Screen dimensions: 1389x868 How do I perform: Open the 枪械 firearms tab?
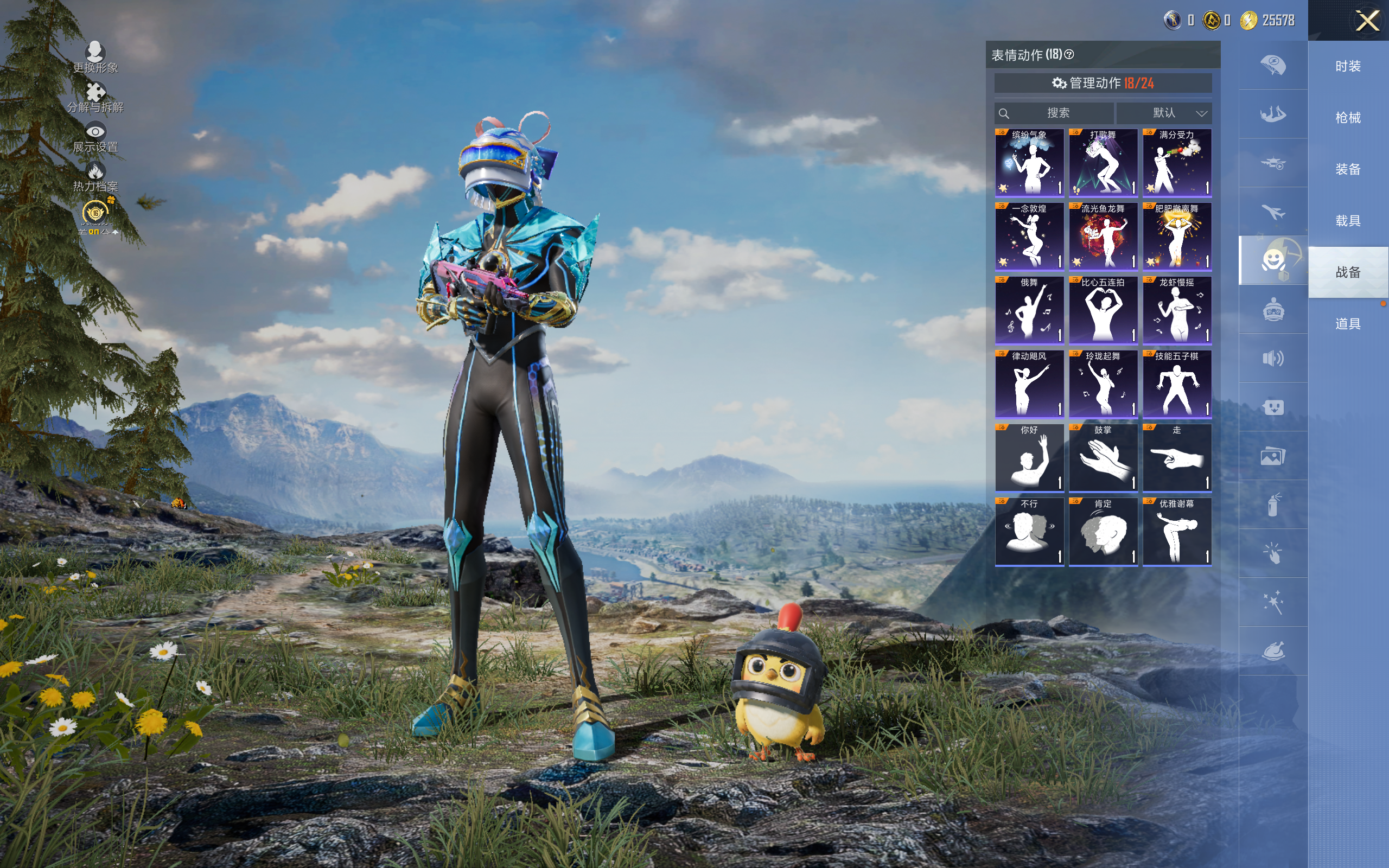coord(1348,118)
